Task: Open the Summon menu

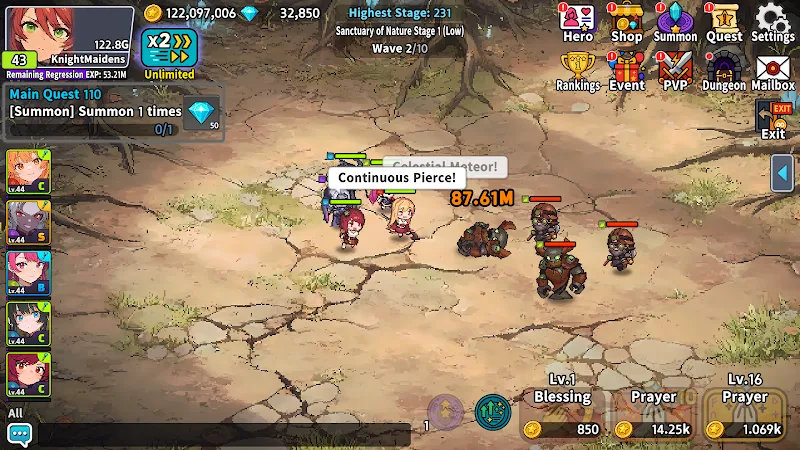Action: [x=675, y=23]
